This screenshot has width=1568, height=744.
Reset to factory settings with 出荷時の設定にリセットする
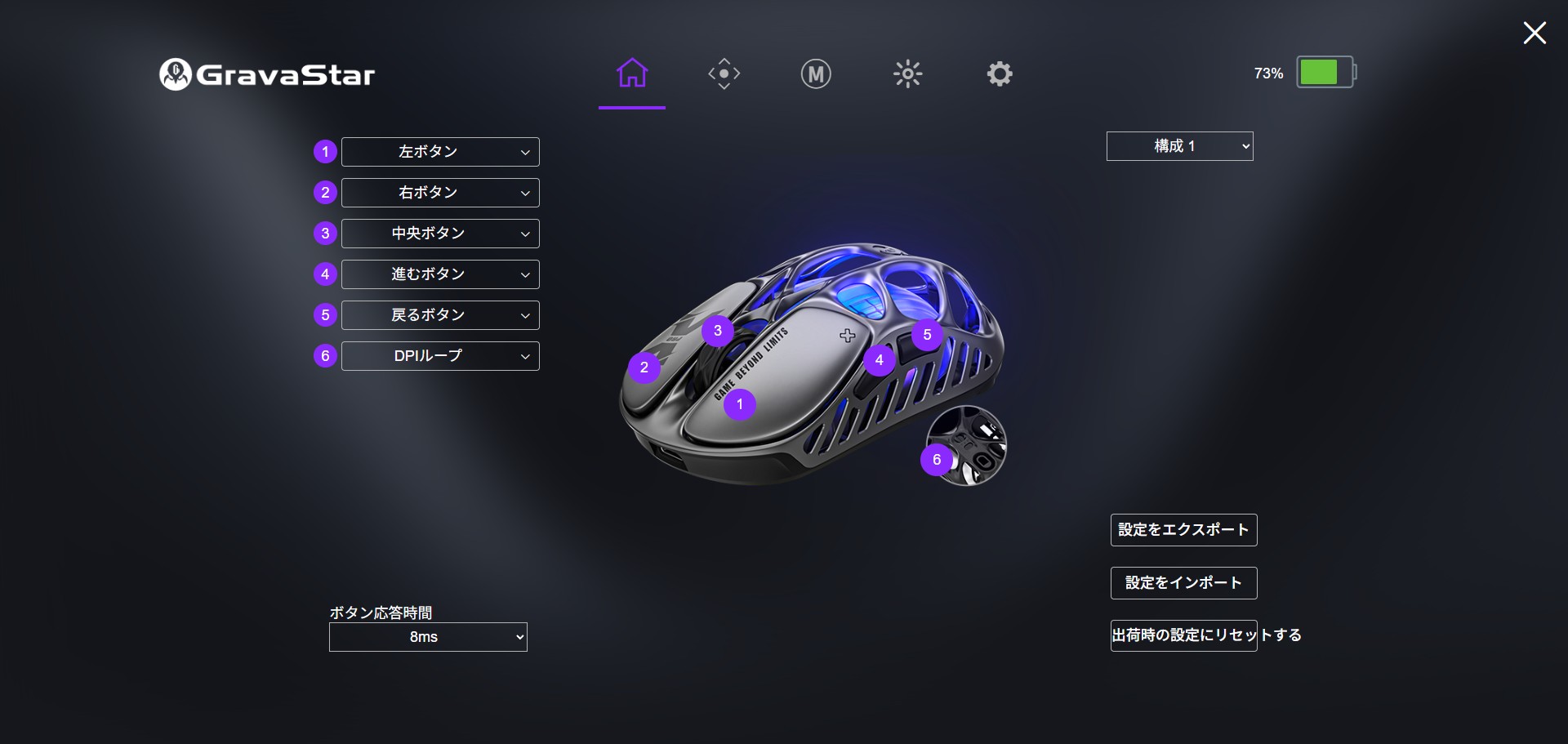pos(1183,635)
